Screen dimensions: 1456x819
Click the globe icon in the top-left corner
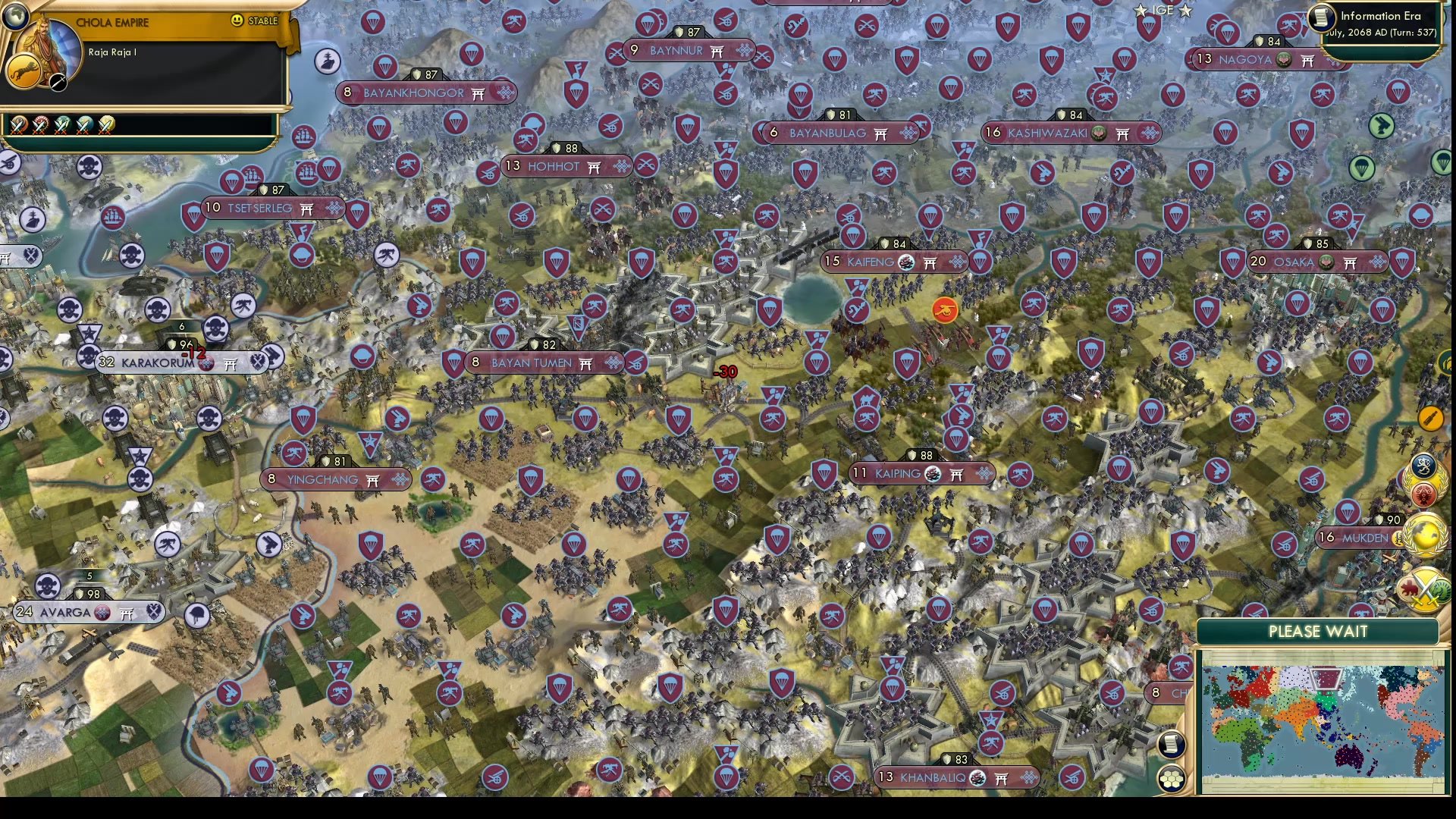pos(15,17)
